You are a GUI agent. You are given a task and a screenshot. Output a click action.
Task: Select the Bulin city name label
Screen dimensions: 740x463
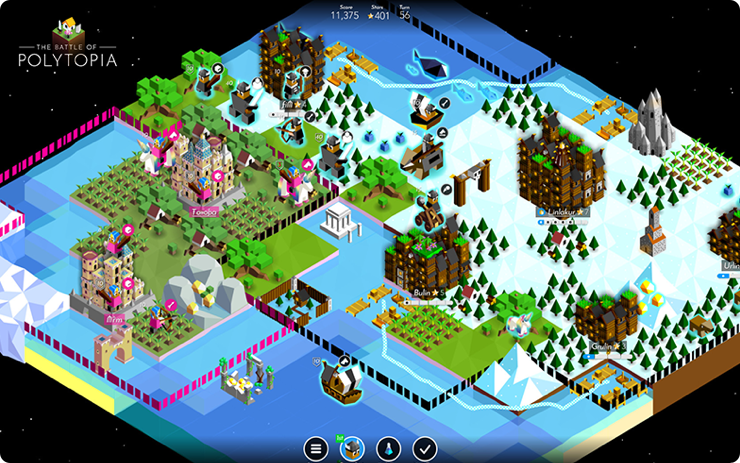coord(423,293)
